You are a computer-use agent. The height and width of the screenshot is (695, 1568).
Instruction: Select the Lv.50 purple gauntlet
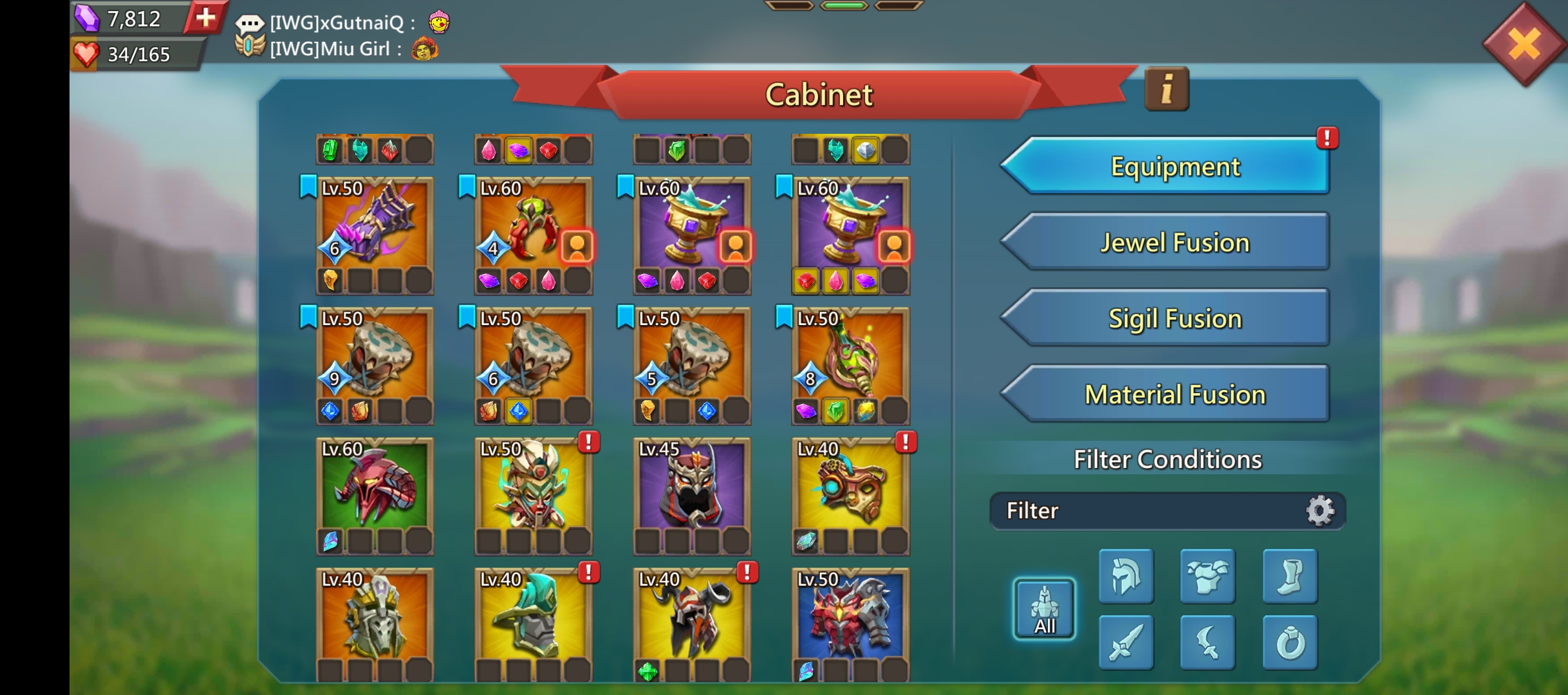pos(375,223)
